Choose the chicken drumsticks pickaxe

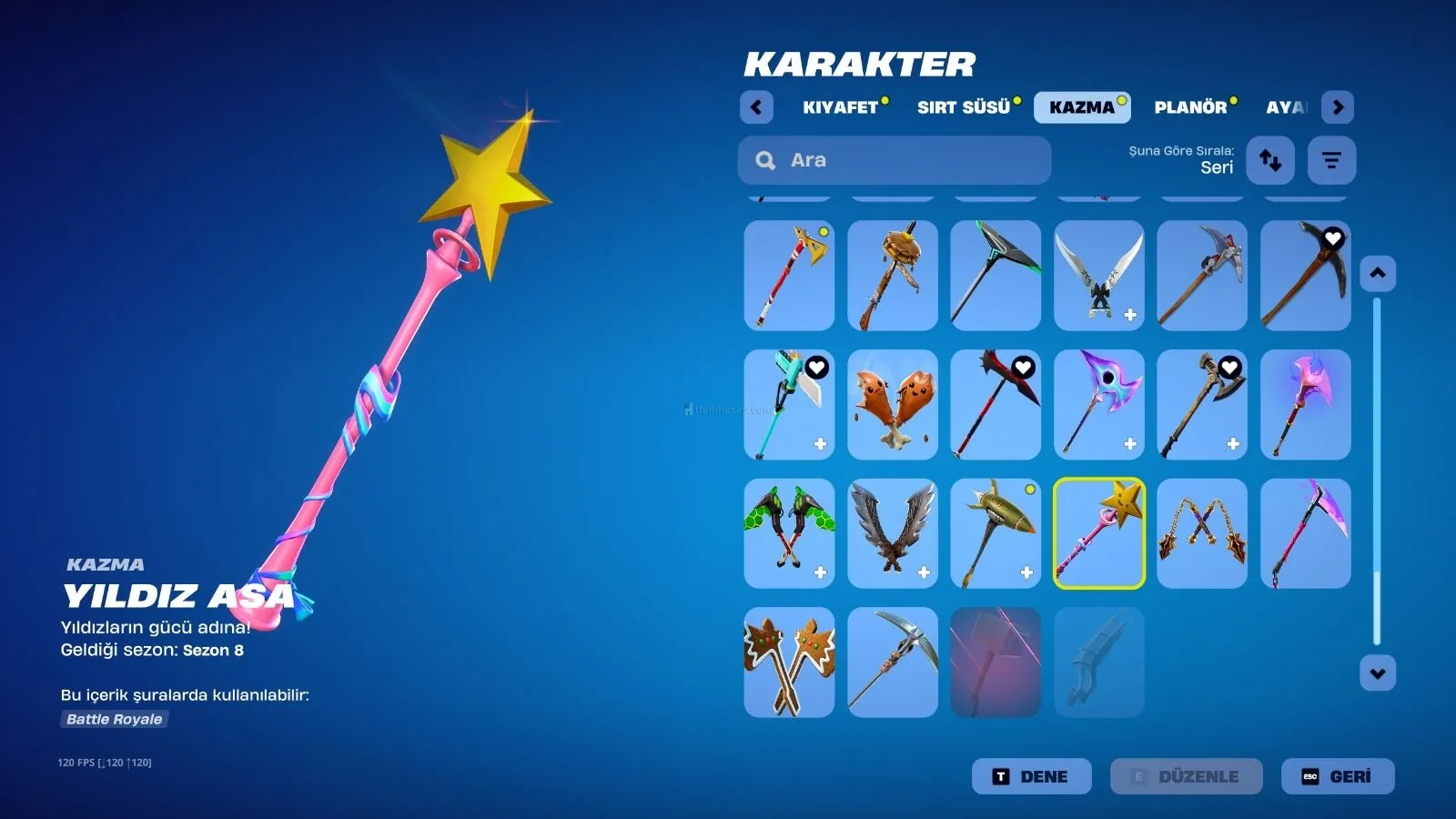(x=892, y=404)
